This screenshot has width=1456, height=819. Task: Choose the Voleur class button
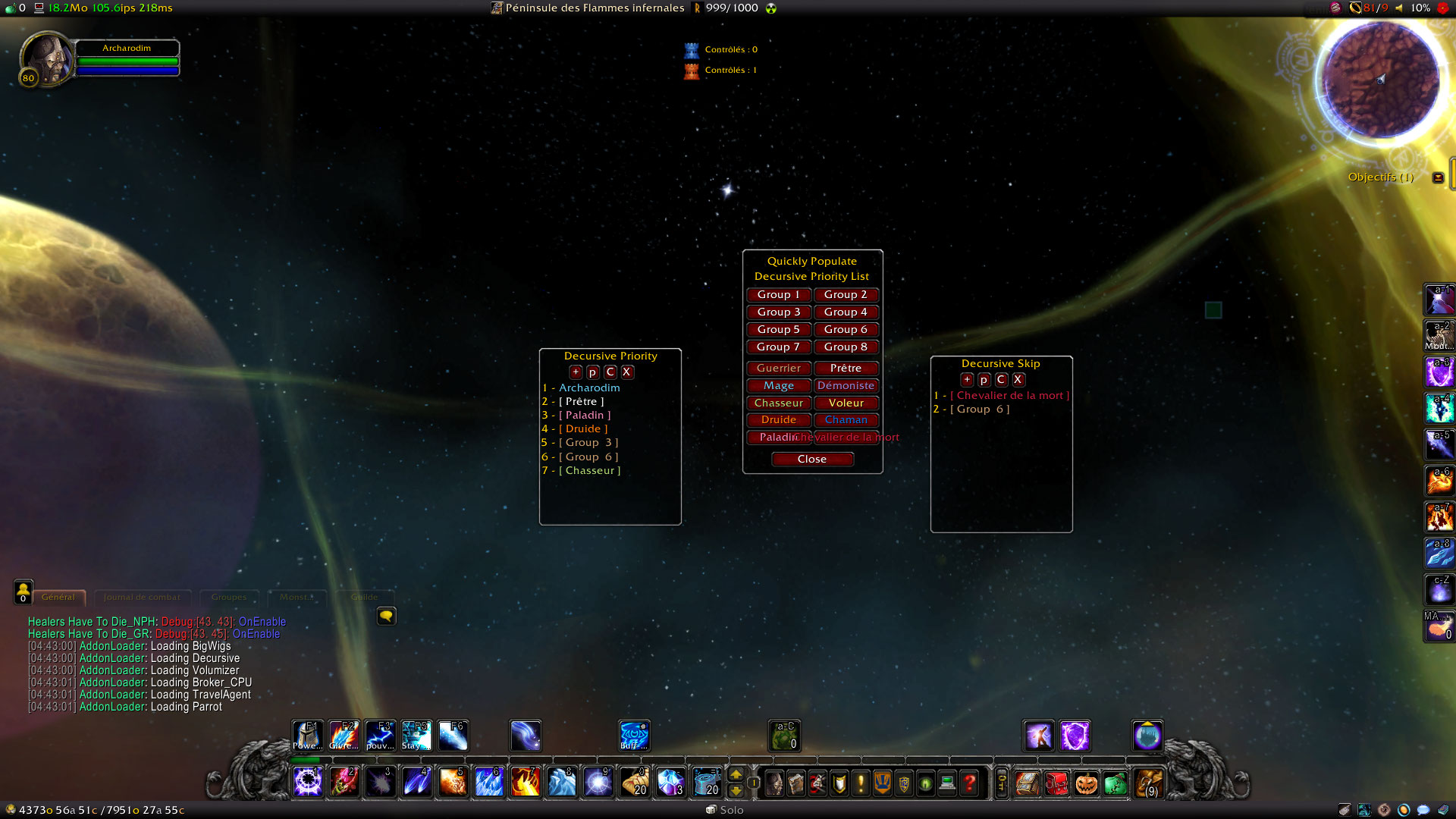(x=846, y=403)
